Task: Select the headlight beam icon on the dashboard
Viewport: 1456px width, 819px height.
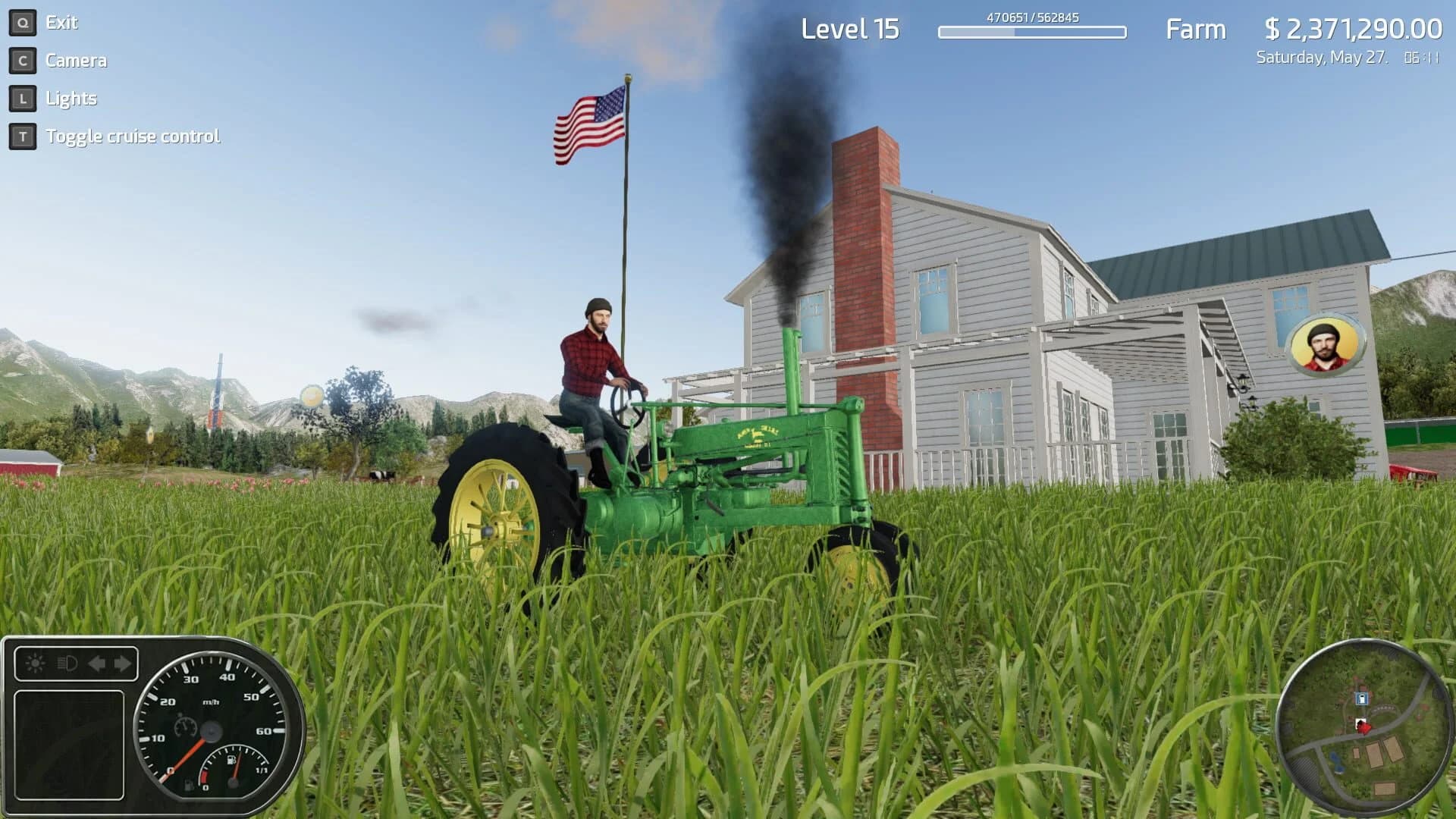Action: tap(67, 664)
